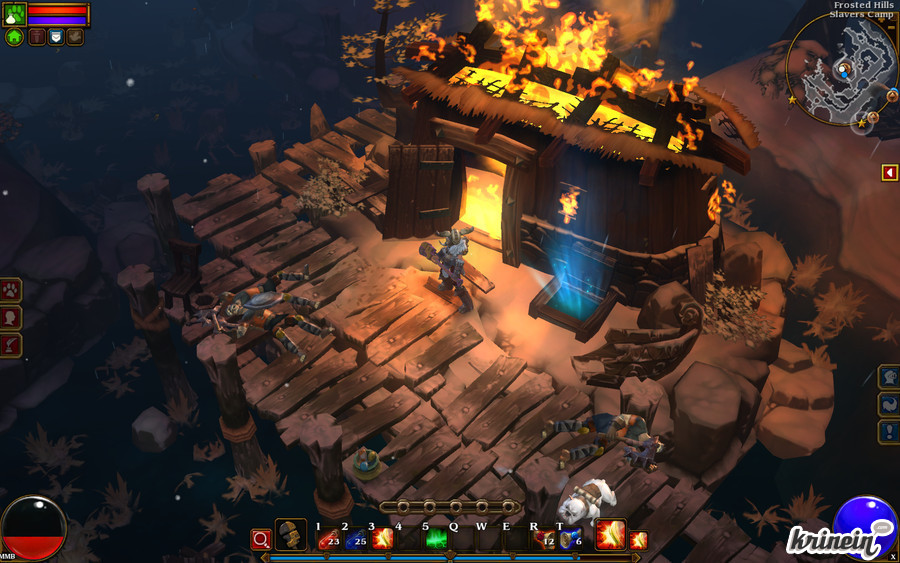Select the red magnifier inspect button
This screenshot has height=563, width=900.
pos(261,540)
